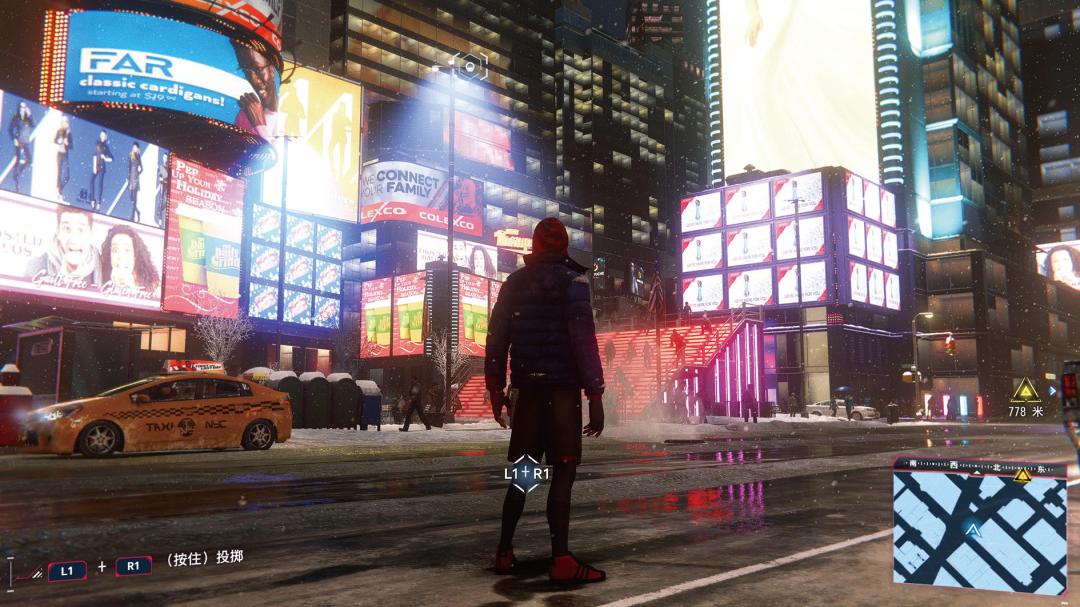Click the player arrow on the minimap
This screenshot has height=607, width=1080.
click(972, 529)
